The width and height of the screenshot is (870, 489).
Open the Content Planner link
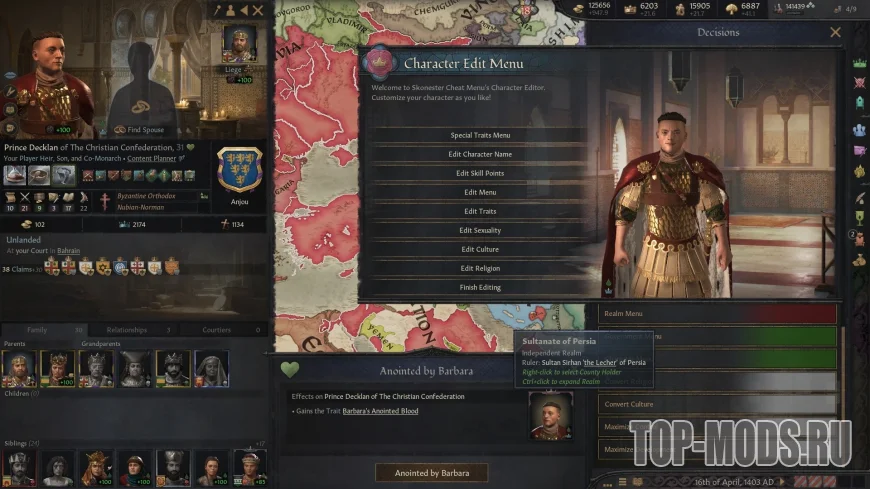[153, 158]
